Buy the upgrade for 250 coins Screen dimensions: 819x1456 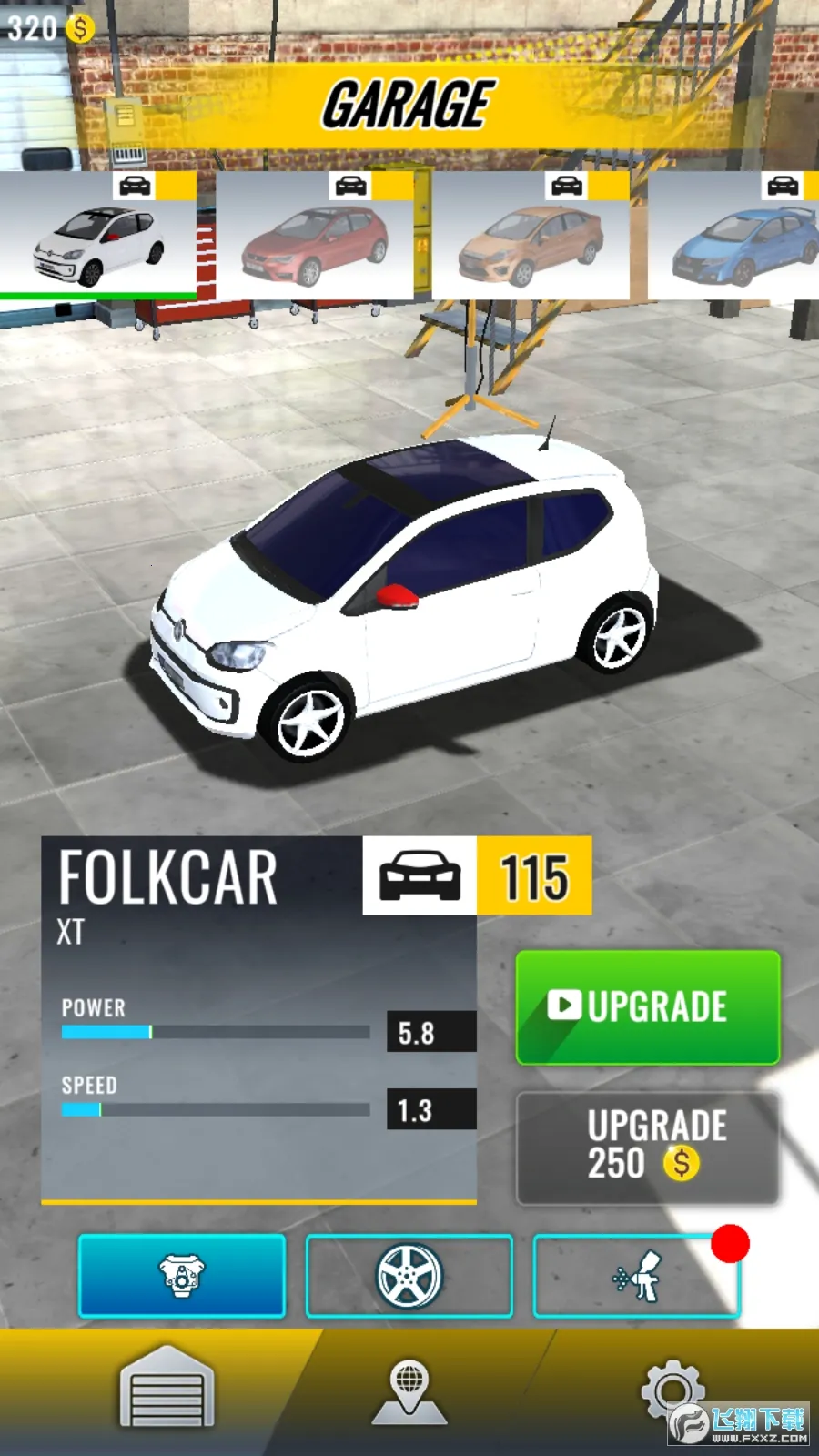click(x=647, y=1148)
